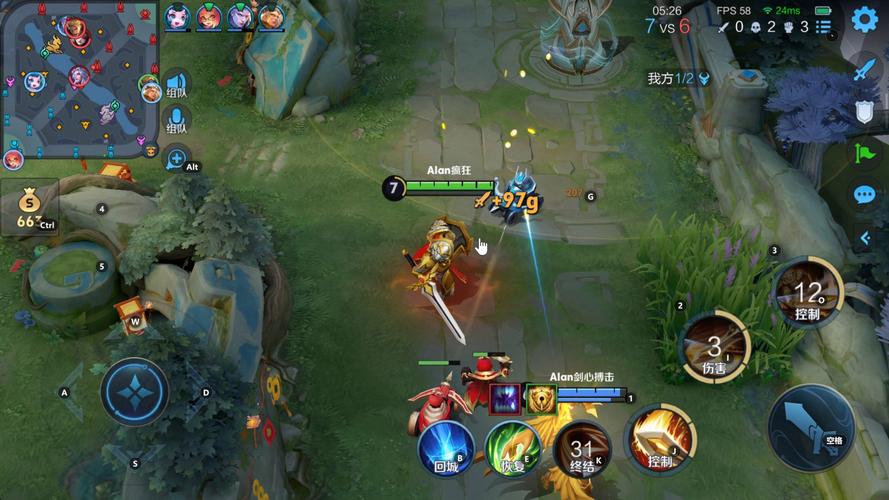The height and width of the screenshot is (500, 889).
Task: Open the gear settings menu
Action: click(864, 19)
